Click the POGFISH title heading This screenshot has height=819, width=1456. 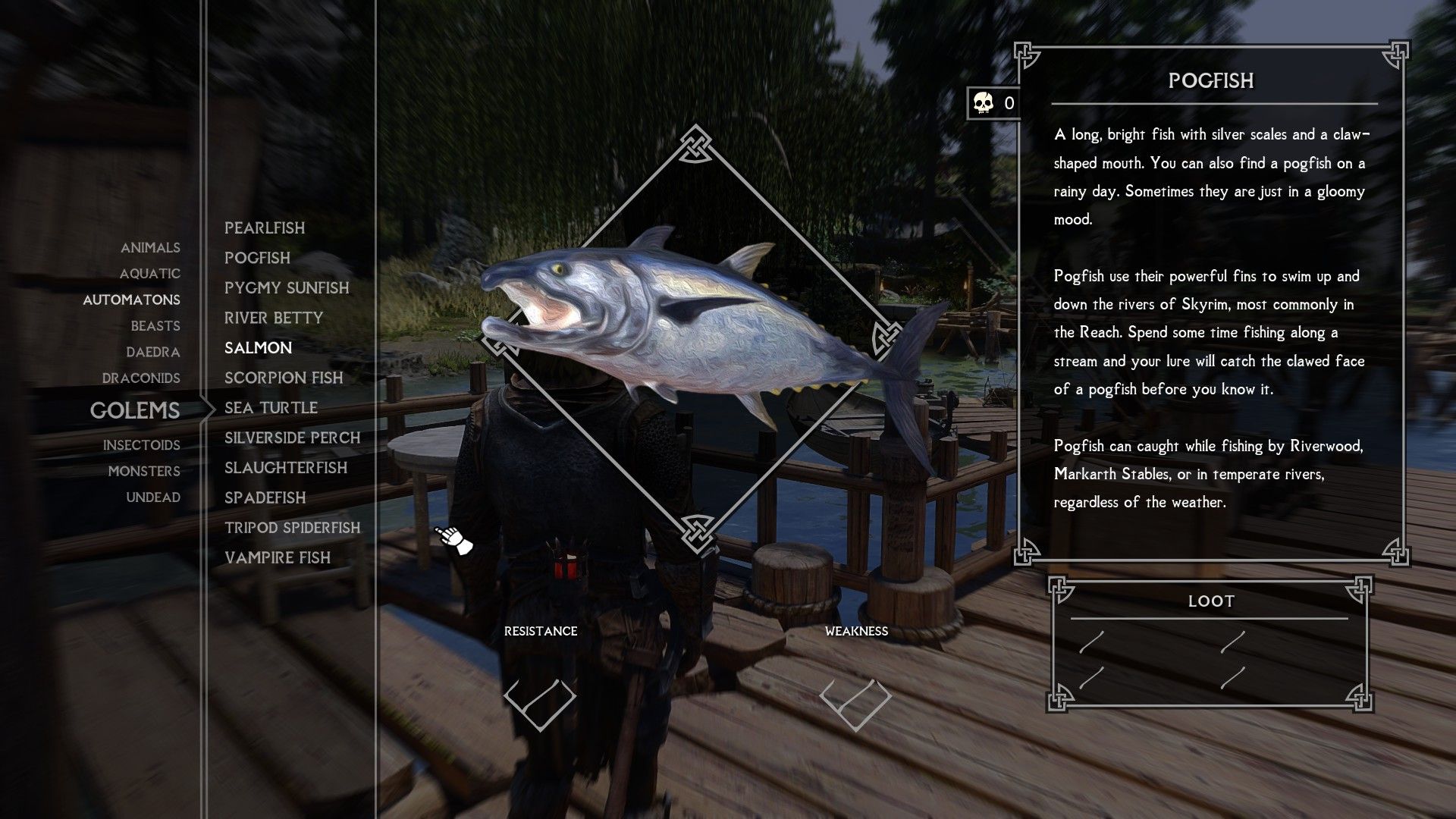(1210, 81)
